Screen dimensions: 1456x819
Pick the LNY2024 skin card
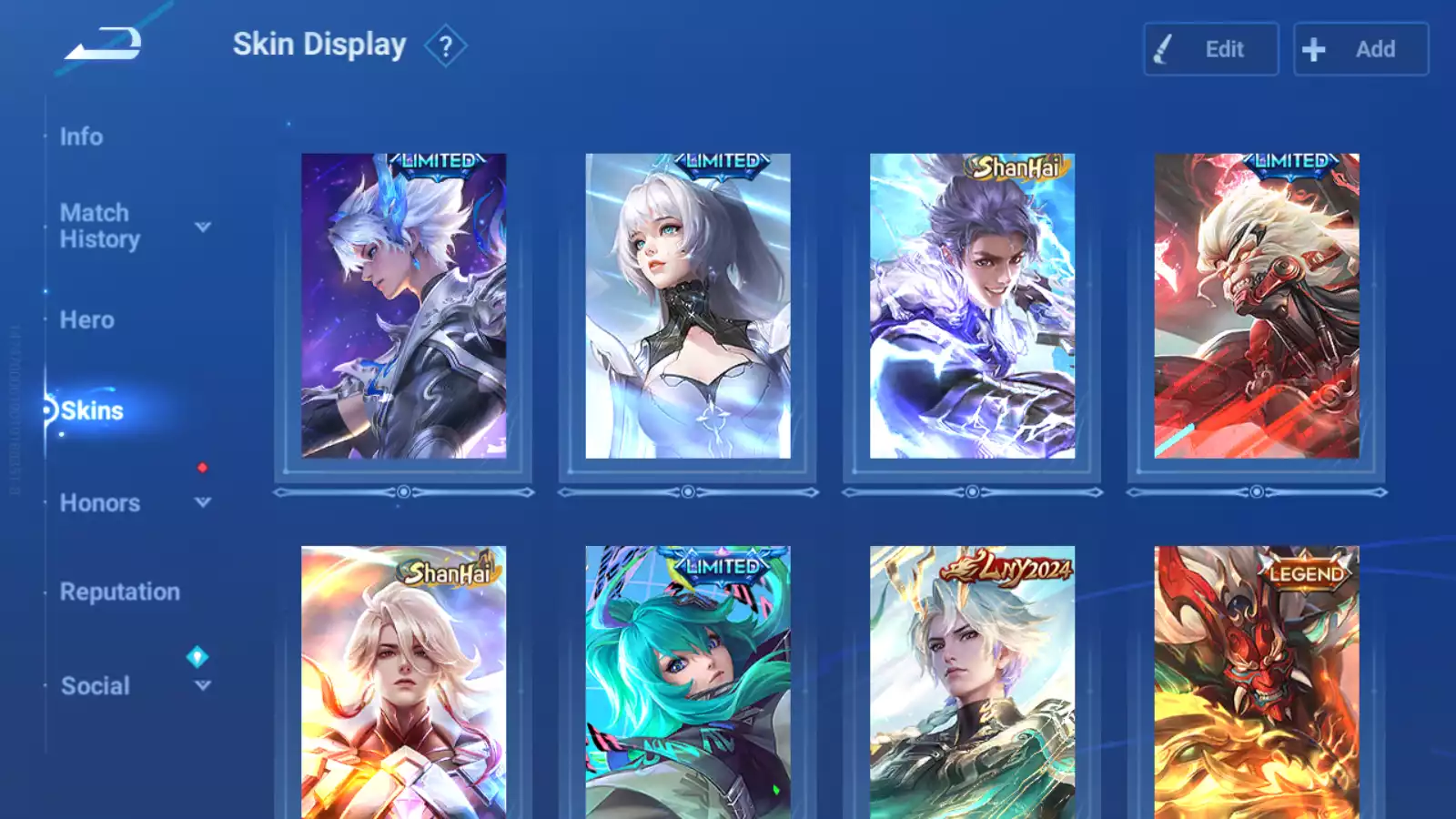pyautogui.click(x=972, y=682)
